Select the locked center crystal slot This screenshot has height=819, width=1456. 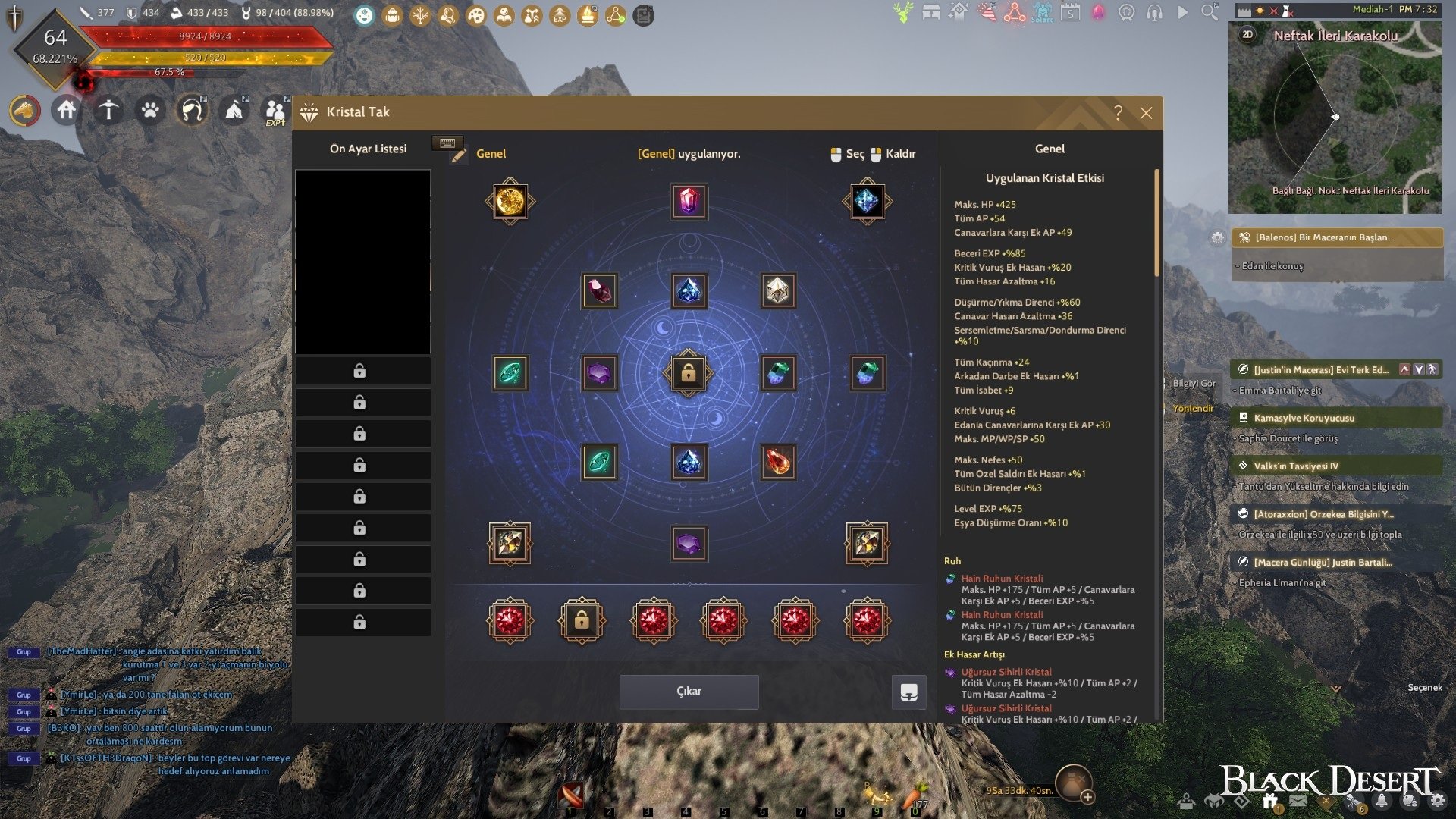click(688, 373)
